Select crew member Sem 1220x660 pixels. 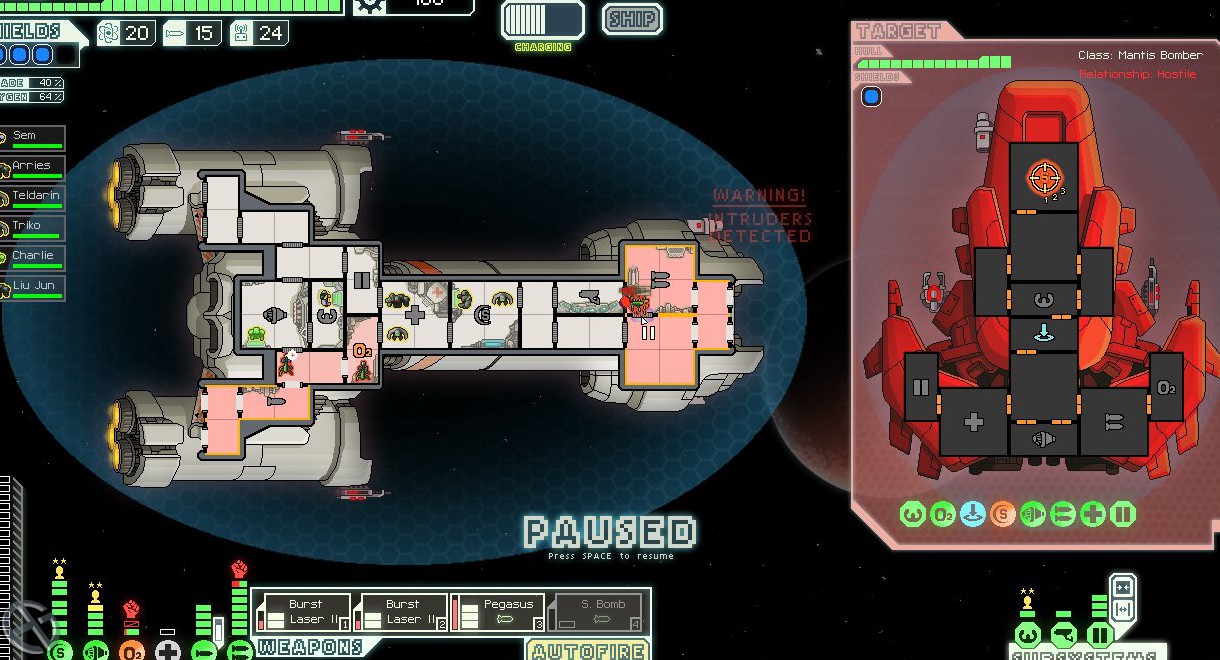coord(34,137)
